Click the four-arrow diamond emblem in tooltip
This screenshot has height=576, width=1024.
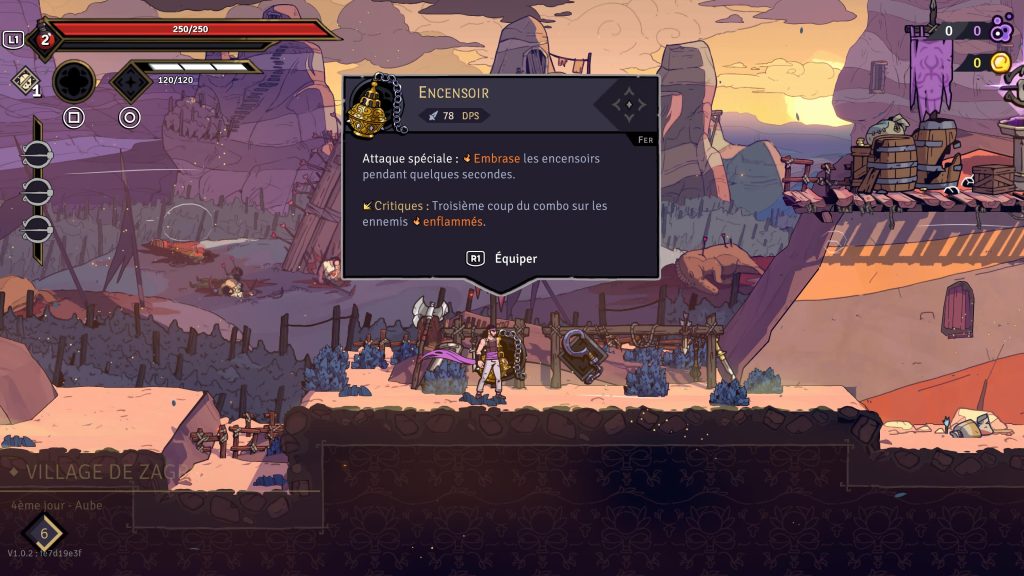[x=627, y=103]
